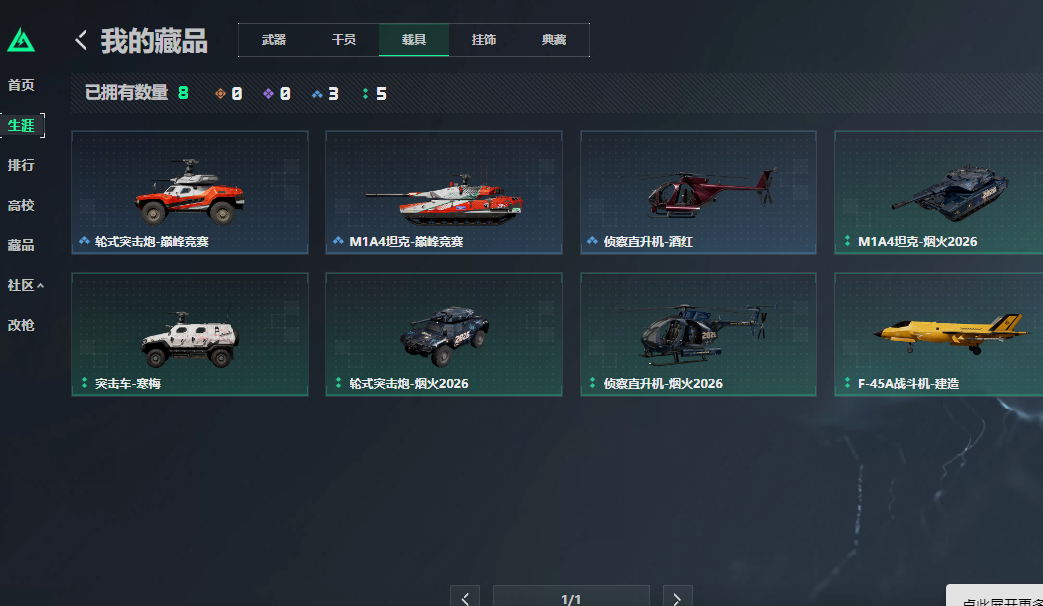Show the 挂饰 tab
The height and width of the screenshot is (606, 1043).
pos(484,40)
